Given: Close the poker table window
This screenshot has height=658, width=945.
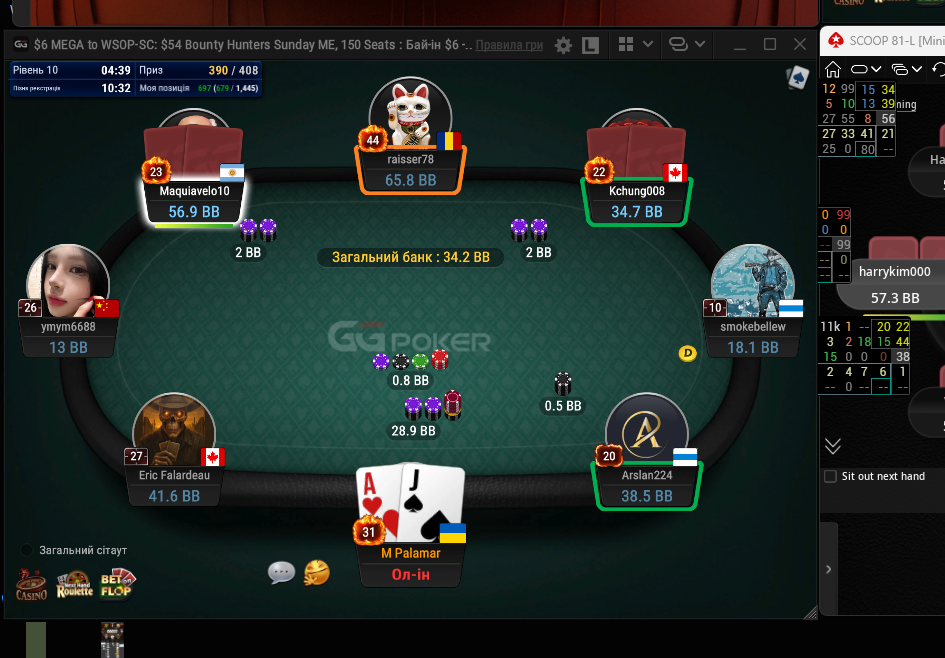Looking at the screenshot, I should pos(800,44).
